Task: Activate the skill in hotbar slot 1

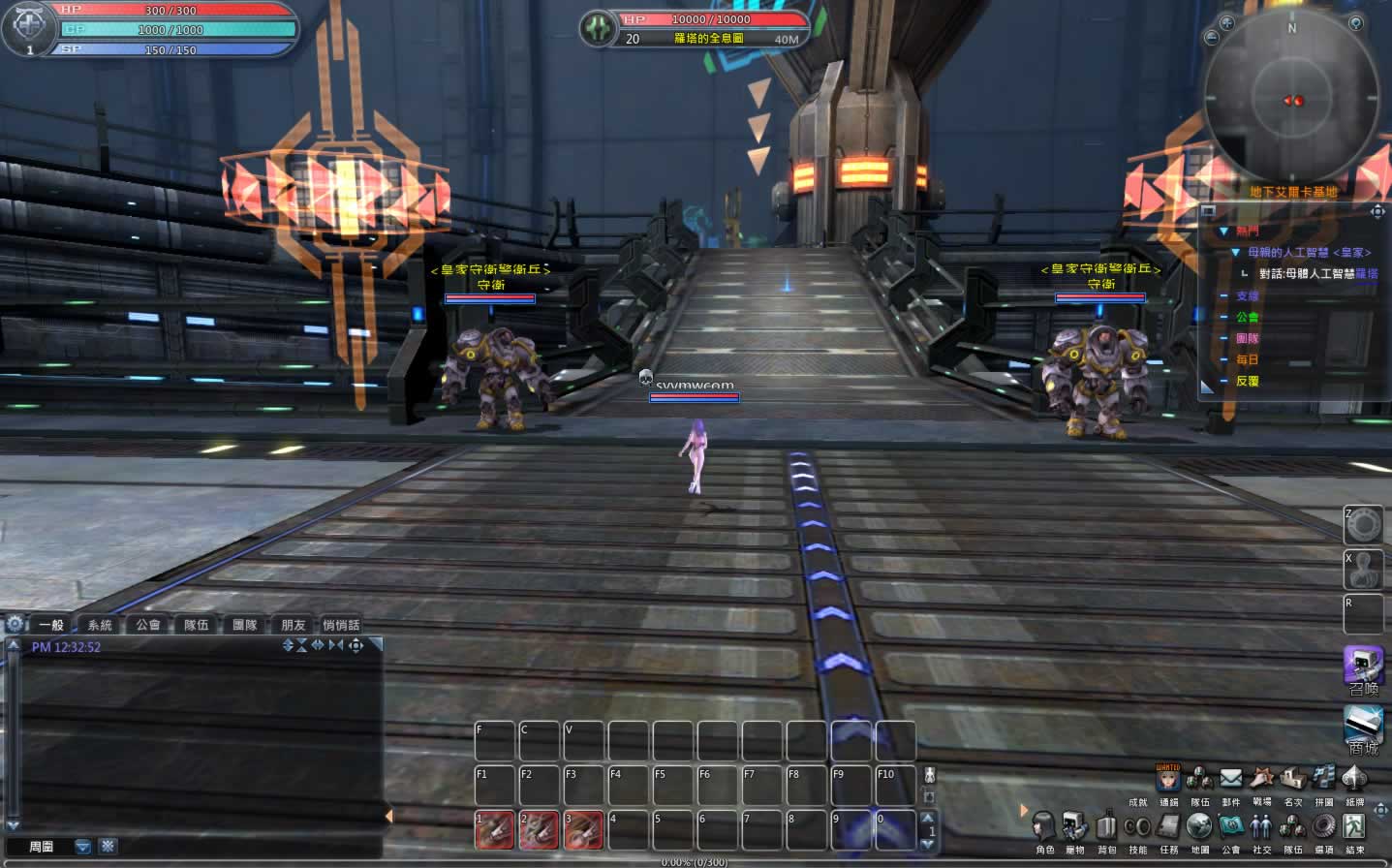Action: pos(494,830)
